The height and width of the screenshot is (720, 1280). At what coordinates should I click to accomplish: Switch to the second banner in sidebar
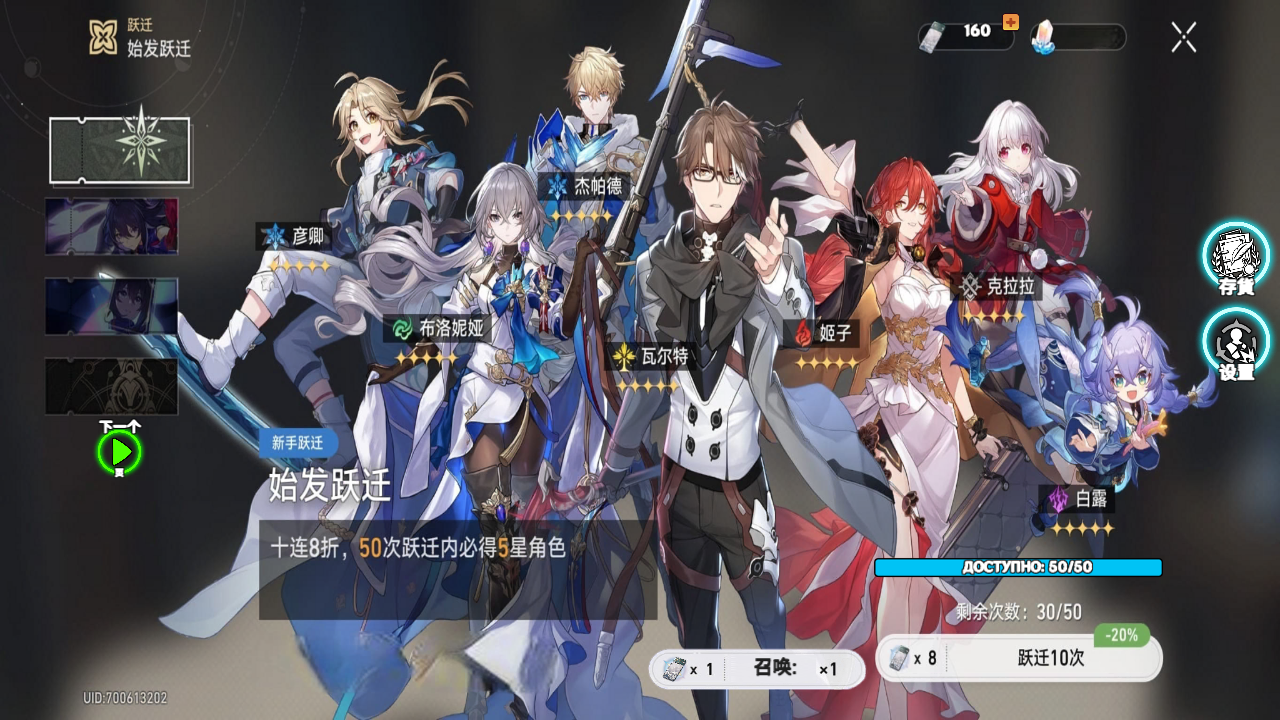(x=111, y=227)
